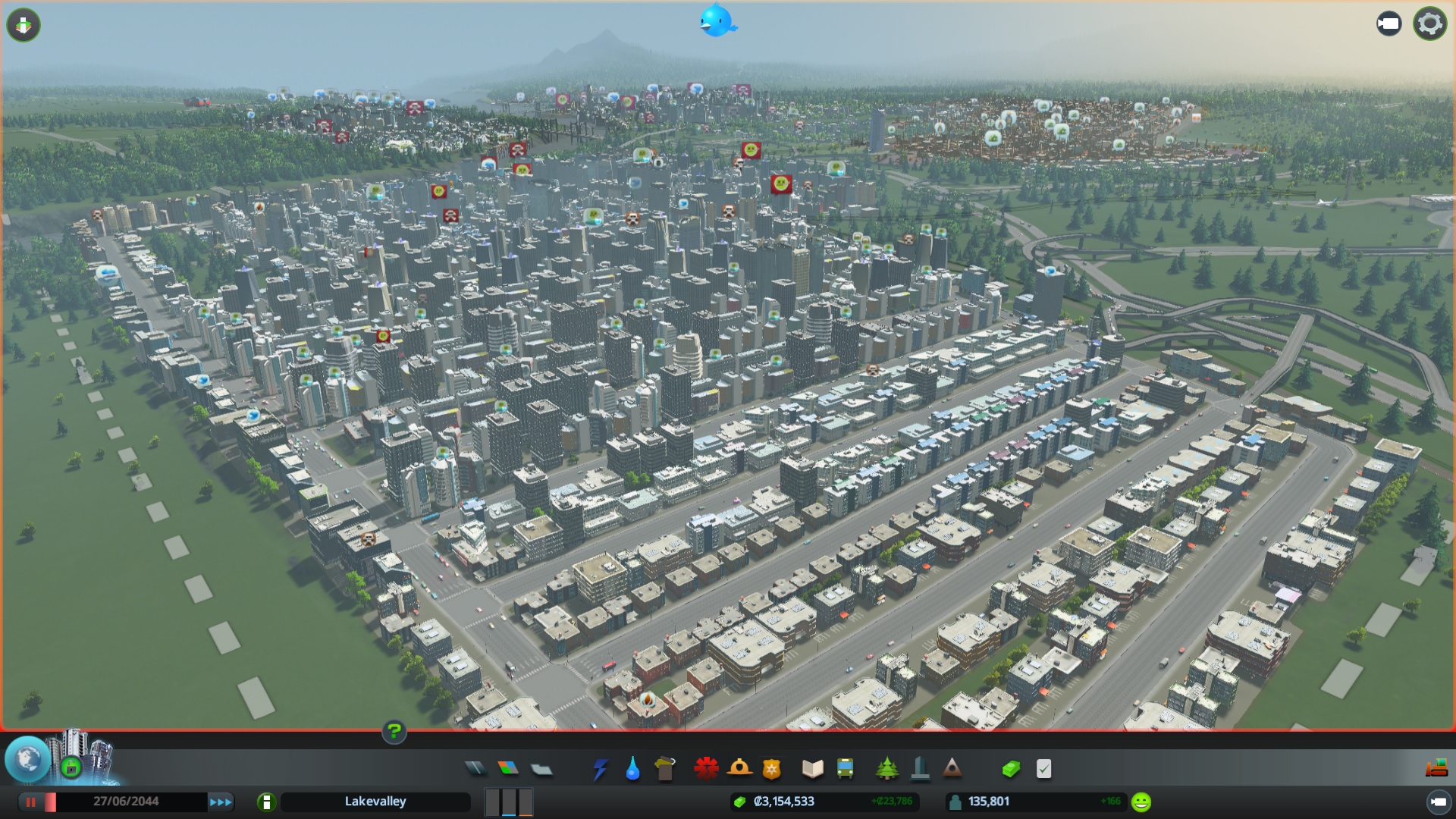Open the Zoning tool menu
The height and width of the screenshot is (819, 1456).
pos(508,769)
